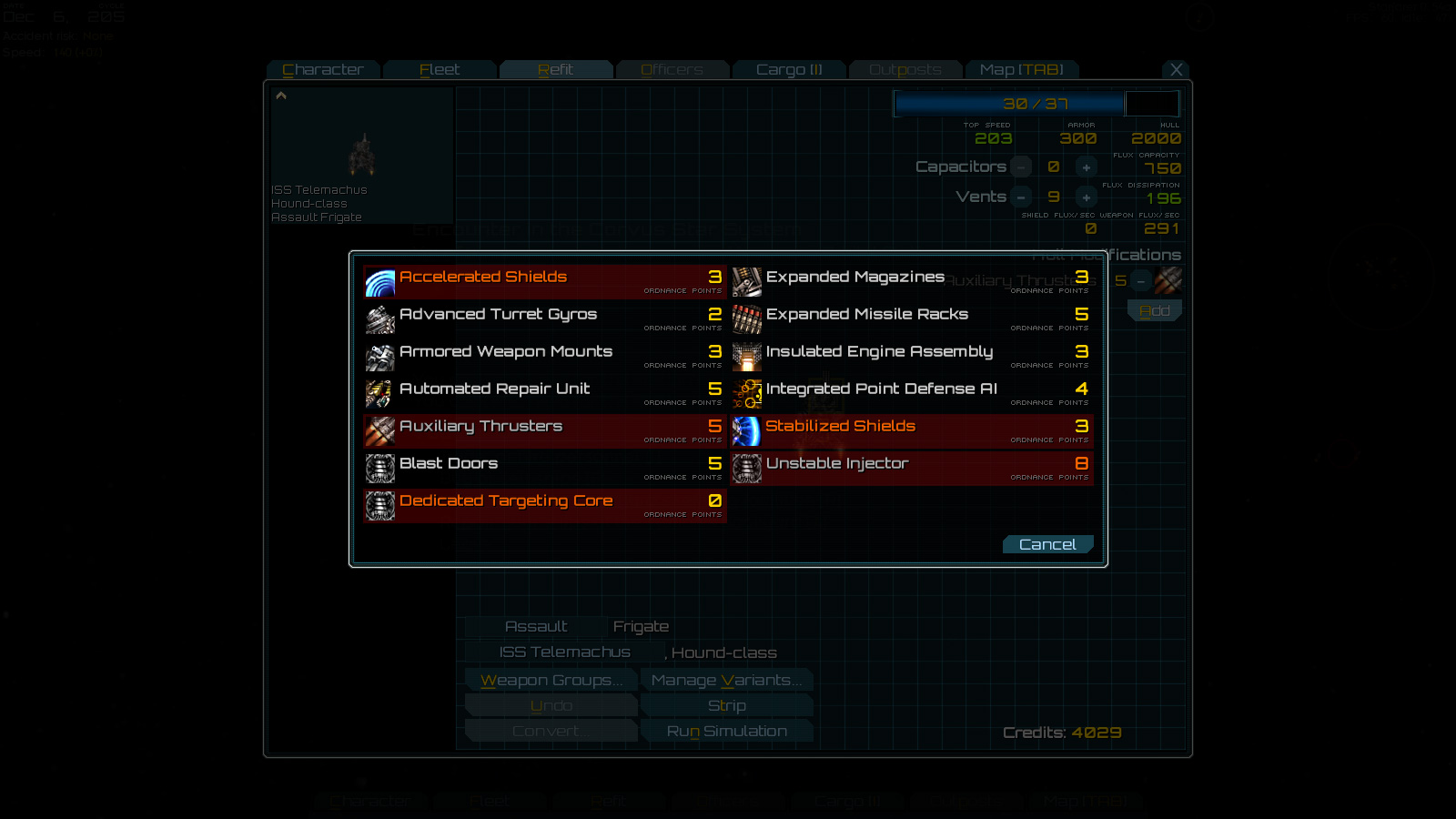This screenshot has height=819, width=1456.
Task: Increase Vents with the plus stepper
Action: (x=1086, y=197)
